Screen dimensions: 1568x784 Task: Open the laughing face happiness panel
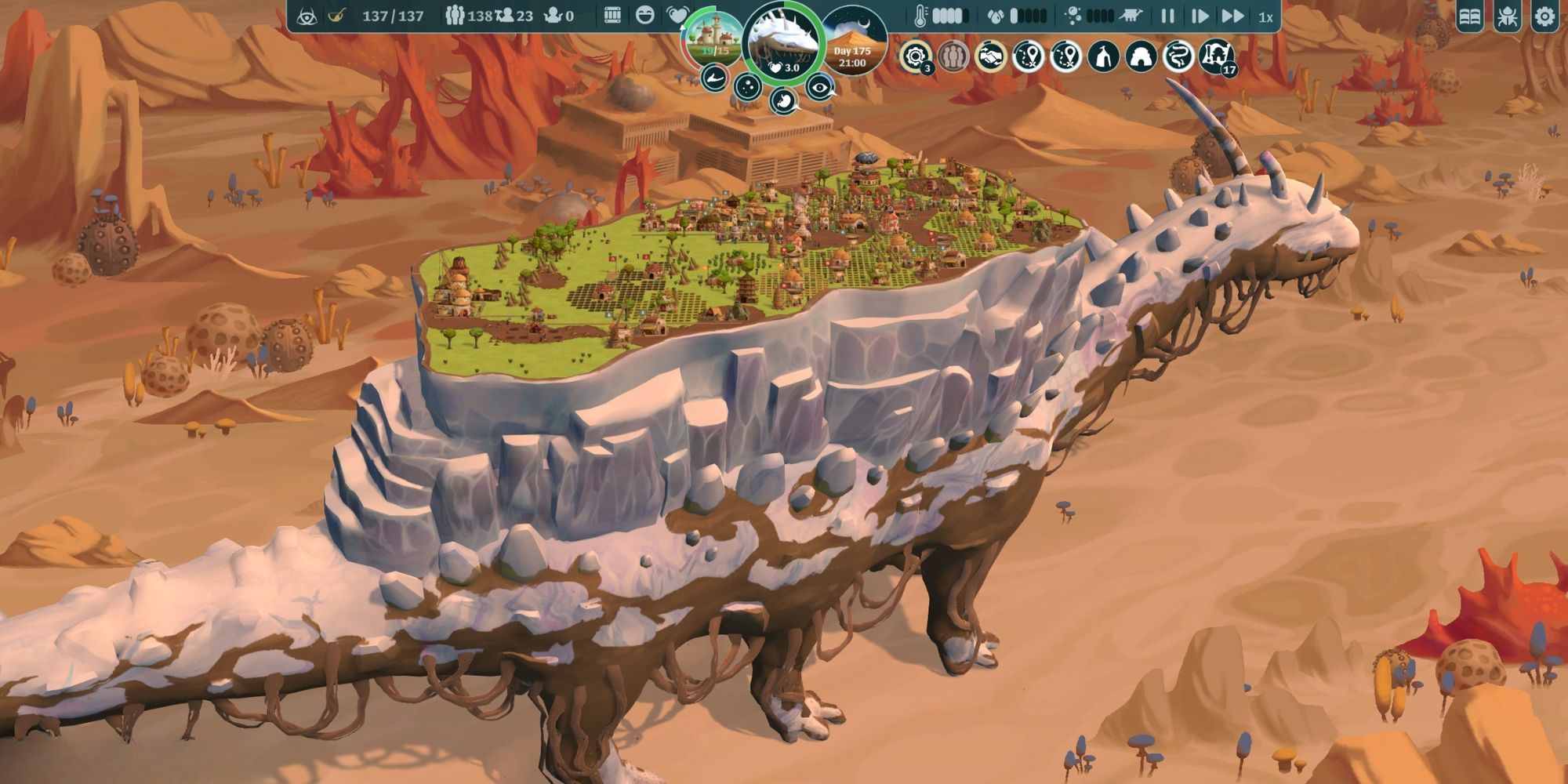645,16
